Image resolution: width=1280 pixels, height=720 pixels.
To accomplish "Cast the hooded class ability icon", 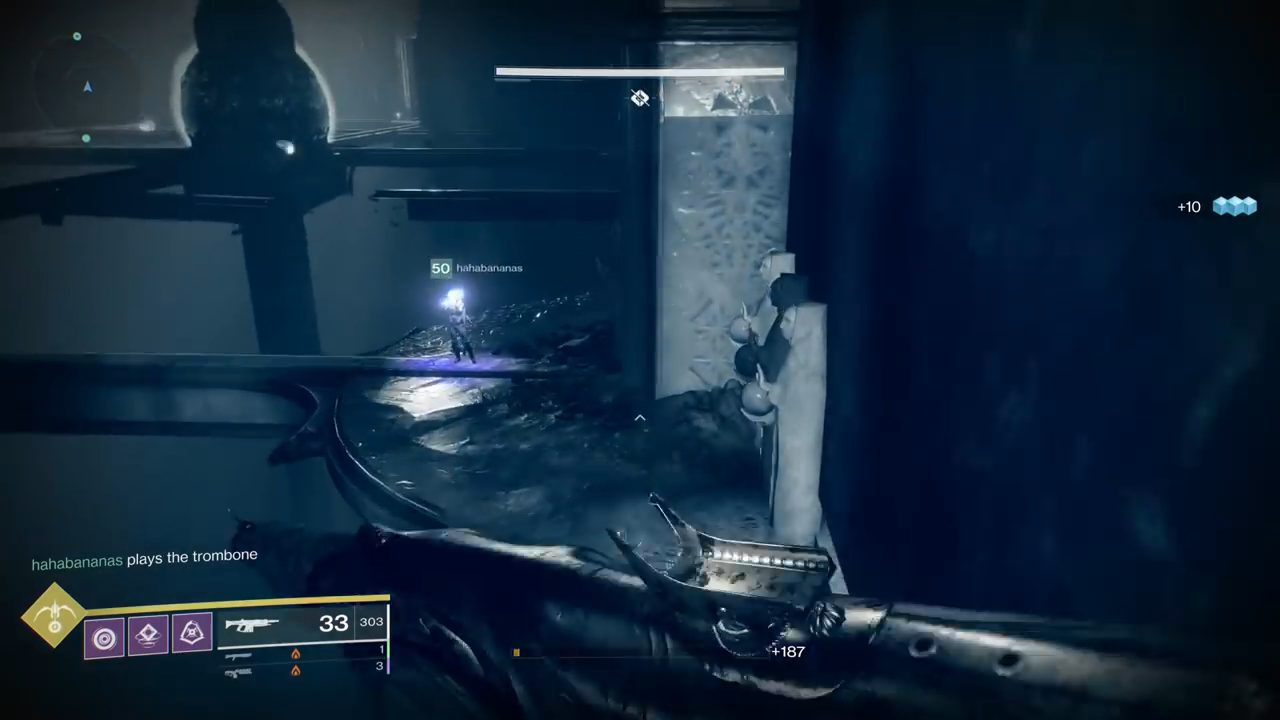I will coord(192,632).
